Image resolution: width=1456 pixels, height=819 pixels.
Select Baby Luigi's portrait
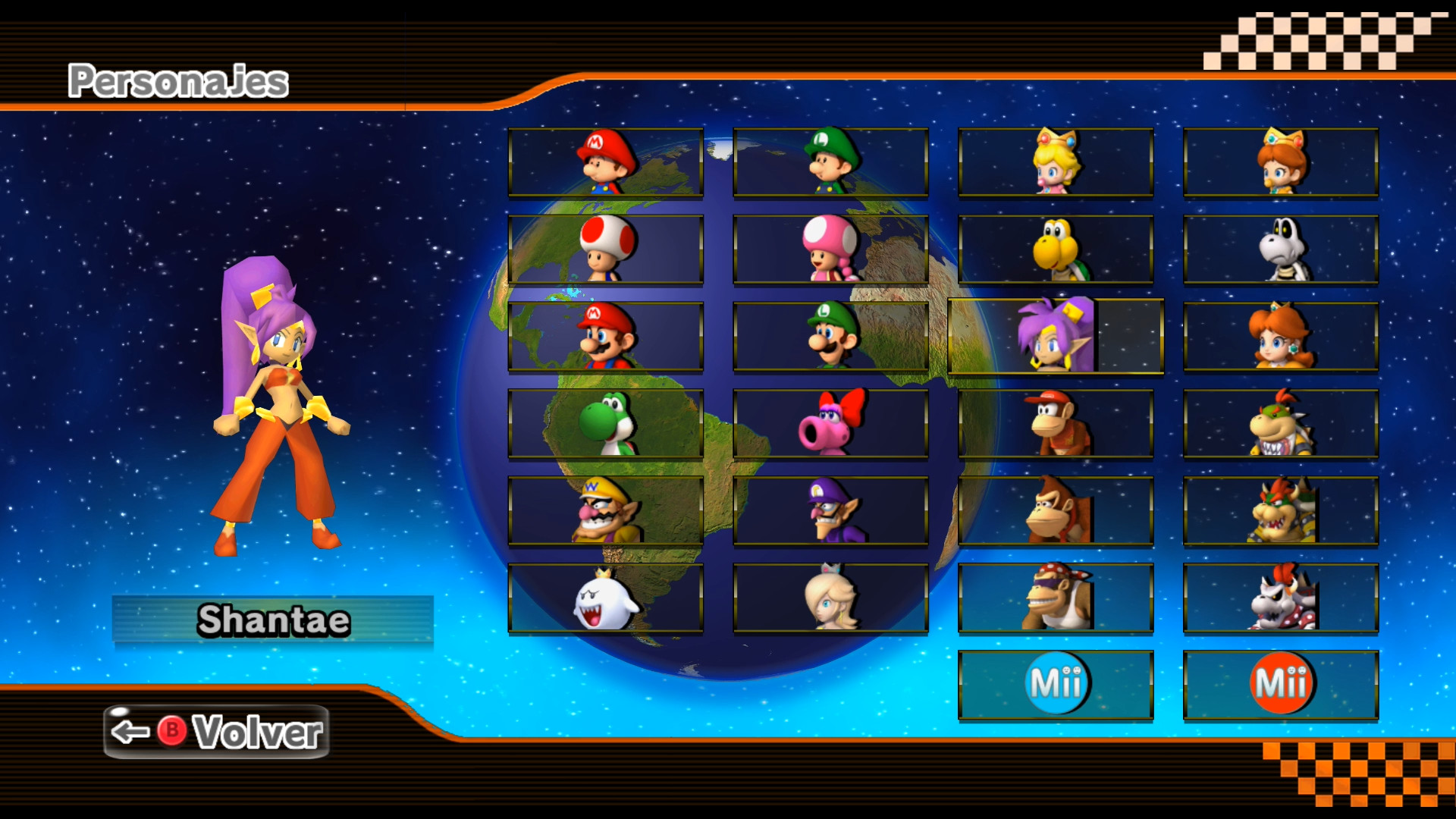click(x=830, y=162)
